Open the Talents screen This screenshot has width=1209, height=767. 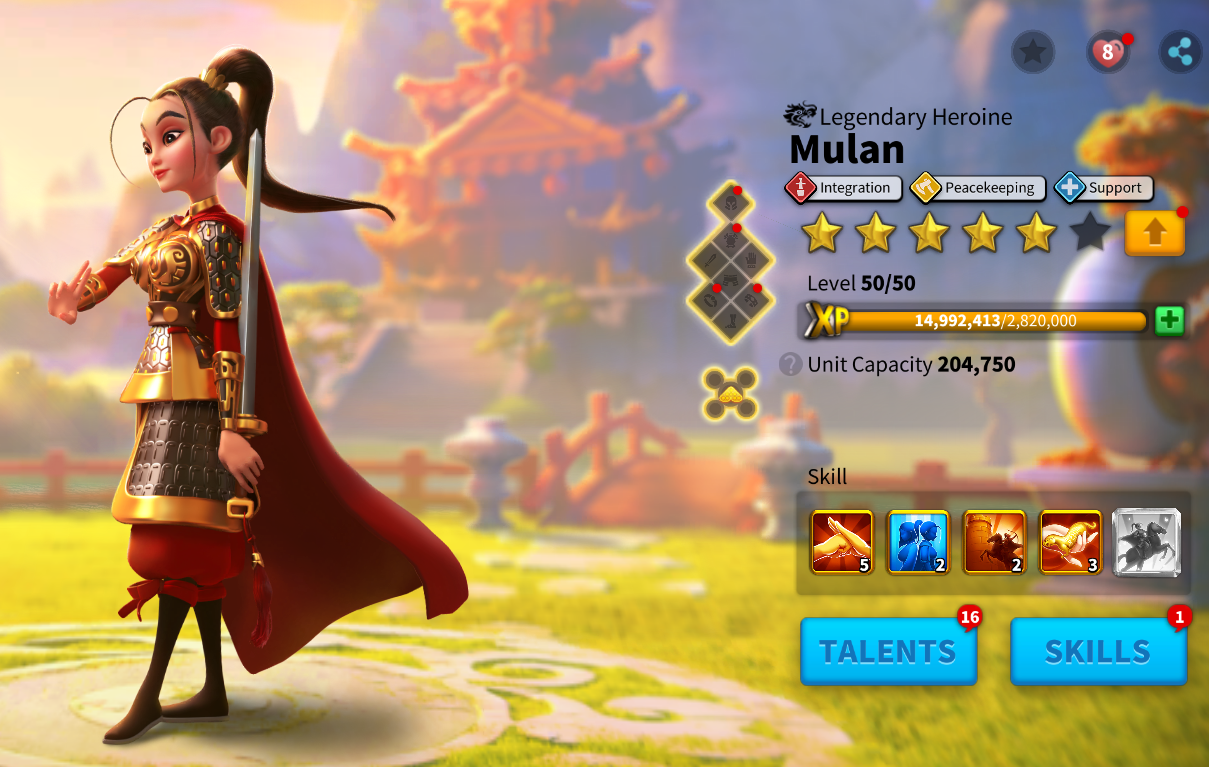point(888,651)
